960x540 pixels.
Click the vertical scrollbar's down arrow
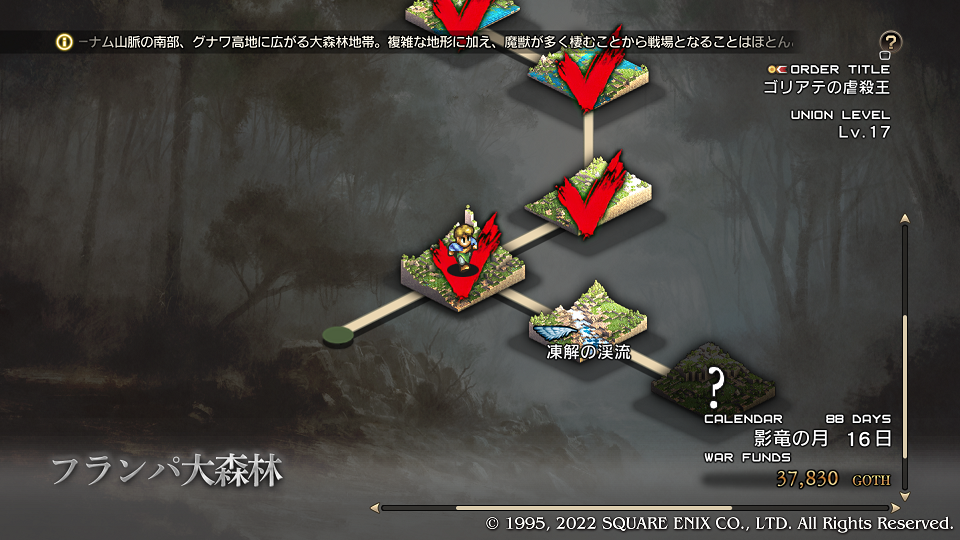[905, 497]
